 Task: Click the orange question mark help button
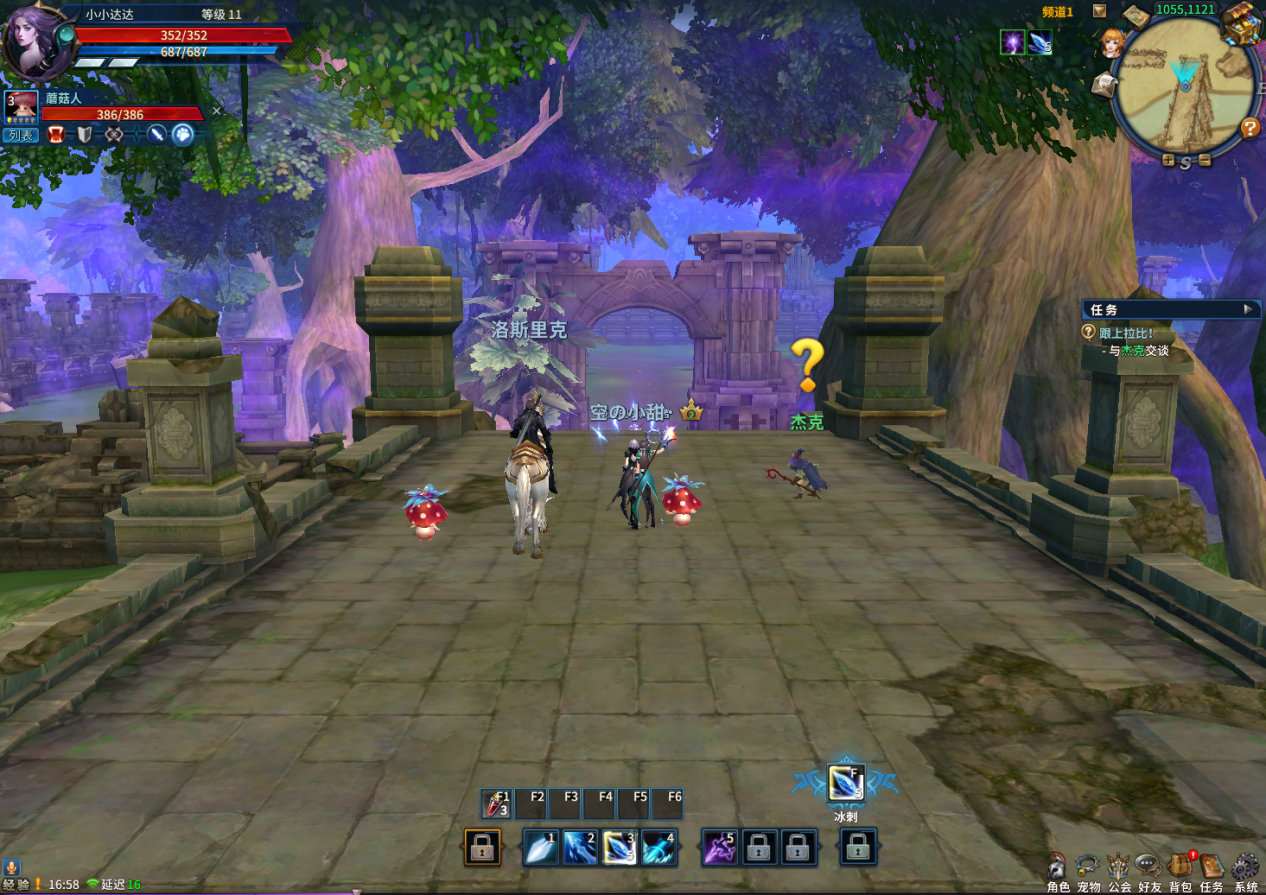[x=1249, y=128]
